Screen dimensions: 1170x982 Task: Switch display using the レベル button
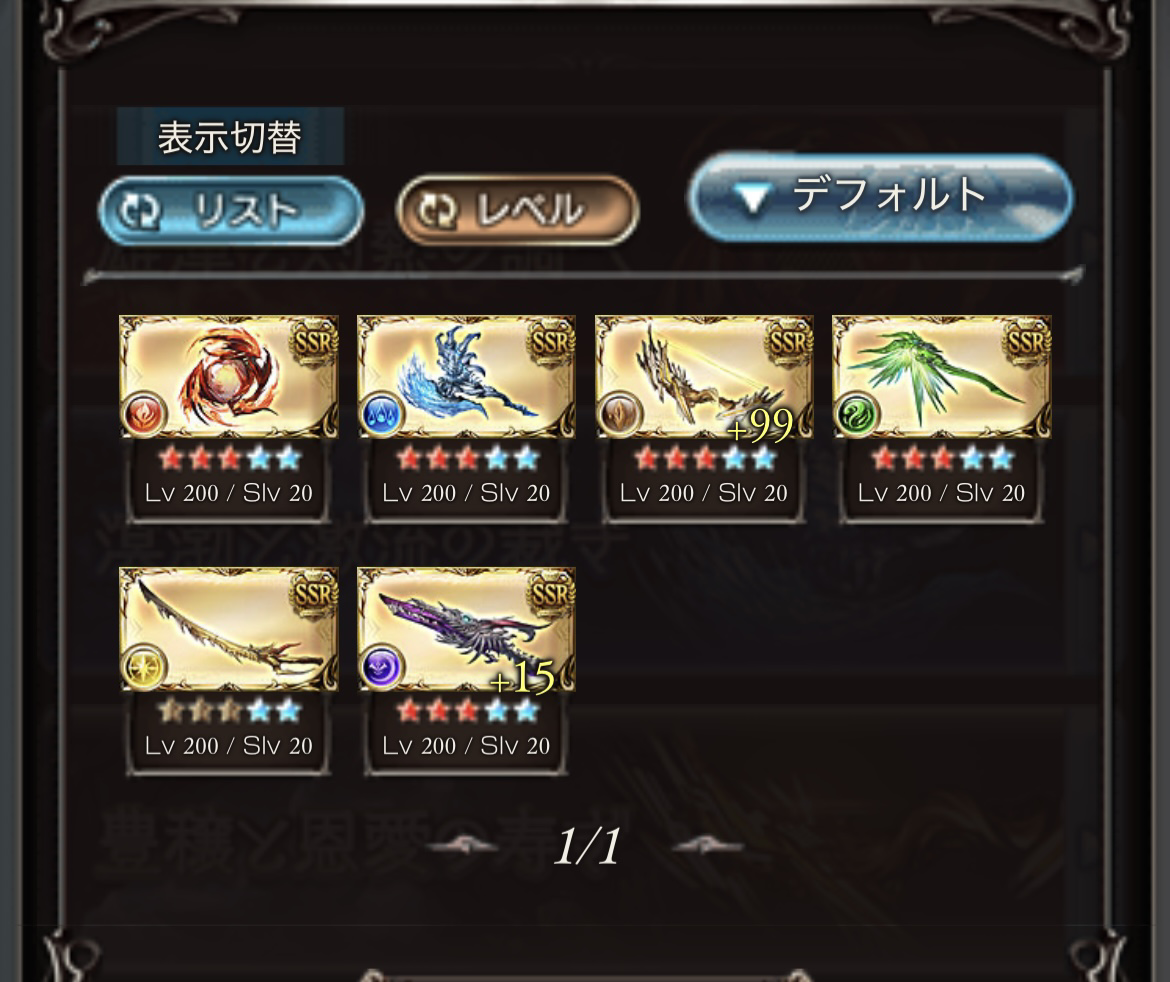(x=517, y=210)
